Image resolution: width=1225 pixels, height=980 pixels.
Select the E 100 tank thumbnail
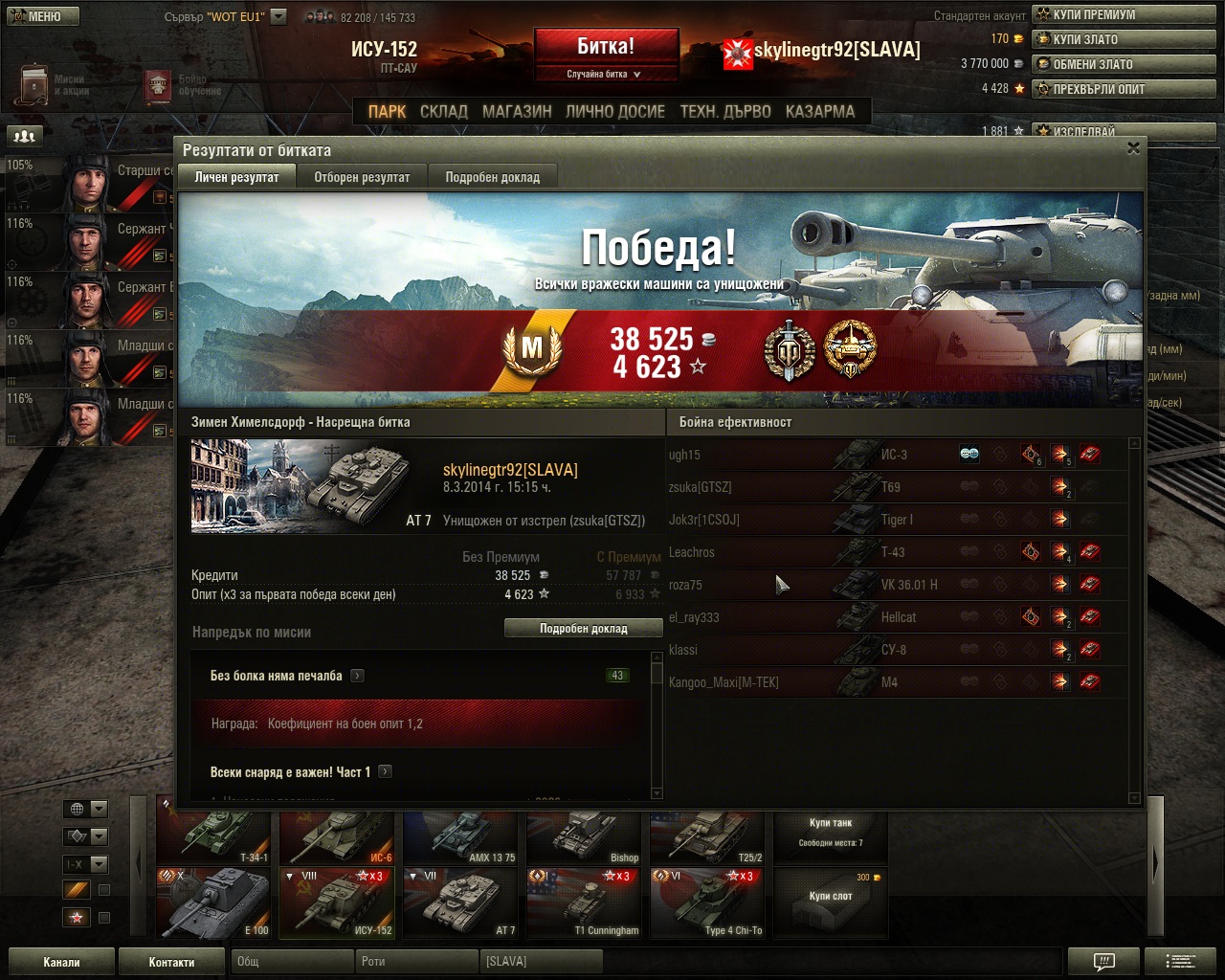coord(214,903)
